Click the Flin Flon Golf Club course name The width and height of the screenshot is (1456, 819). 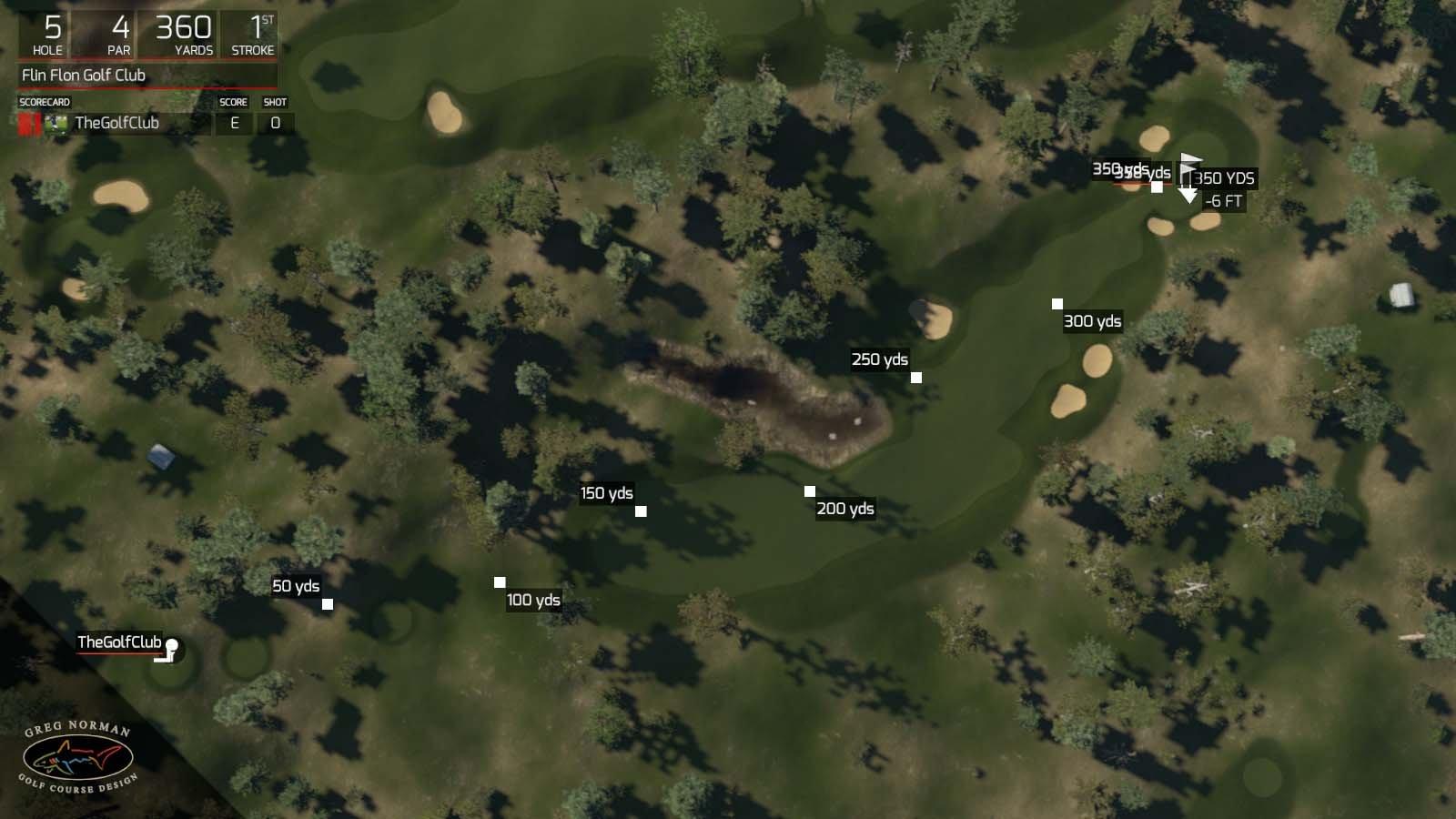[82, 76]
